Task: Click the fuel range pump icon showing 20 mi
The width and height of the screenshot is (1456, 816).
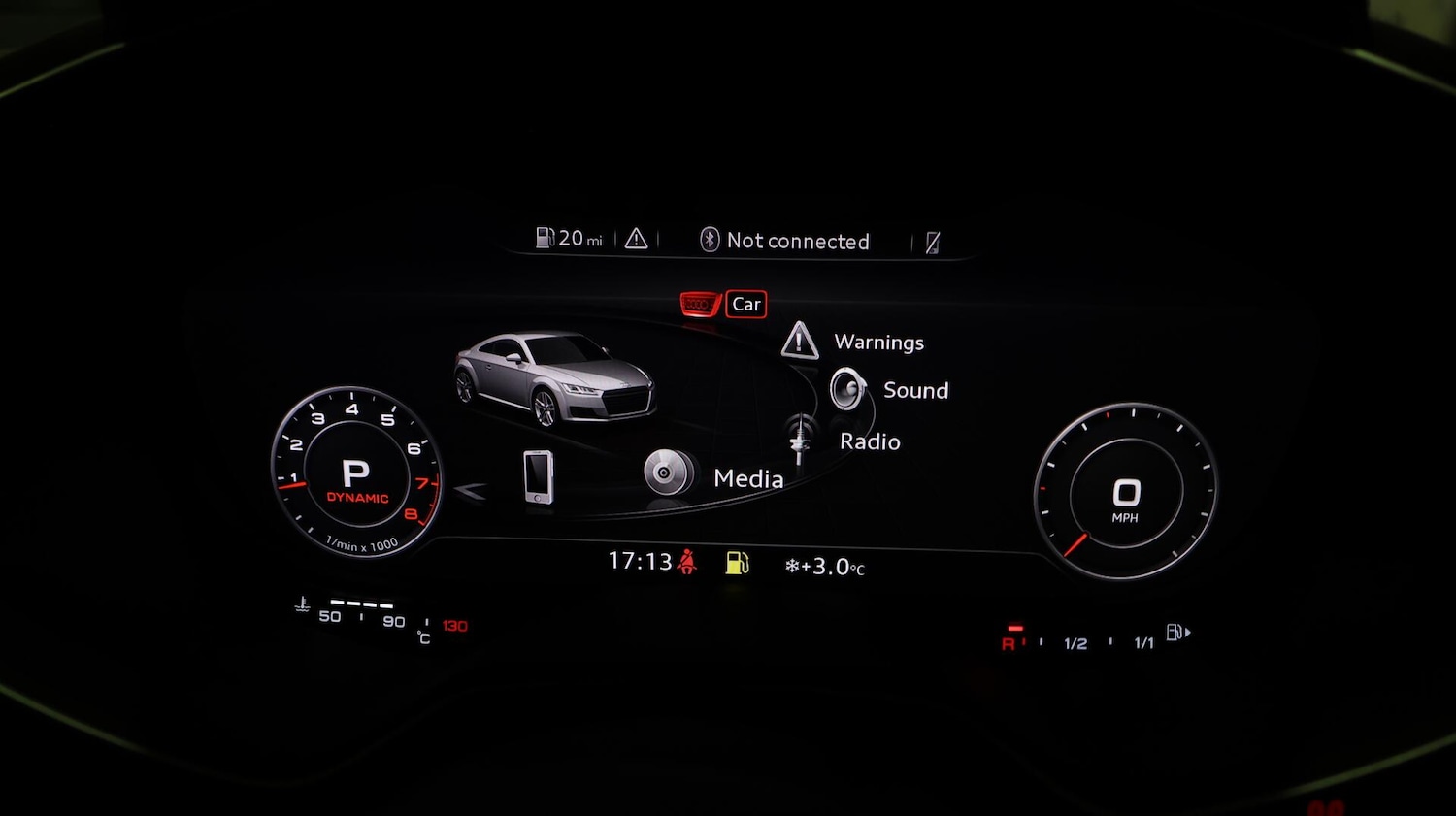Action: [x=545, y=237]
